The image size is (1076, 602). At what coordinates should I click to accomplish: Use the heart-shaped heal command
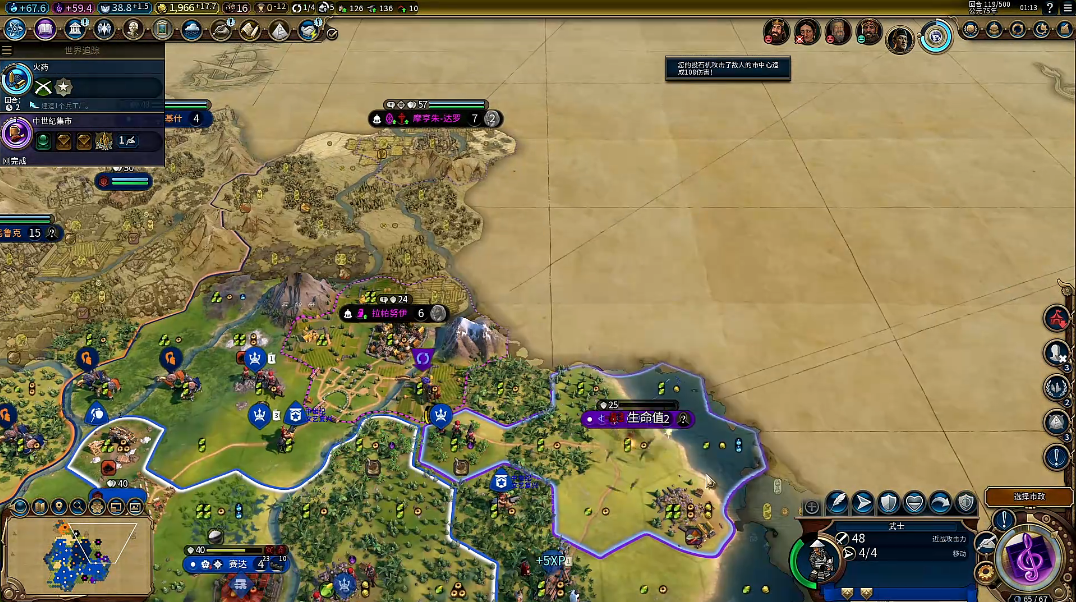point(914,503)
